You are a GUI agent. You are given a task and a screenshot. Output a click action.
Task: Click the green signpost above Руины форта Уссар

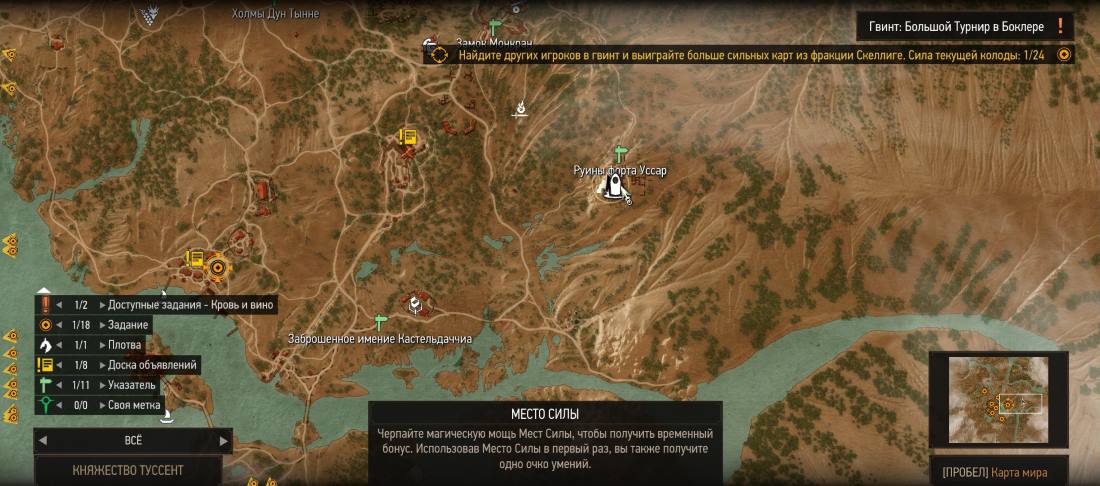click(620, 153)
